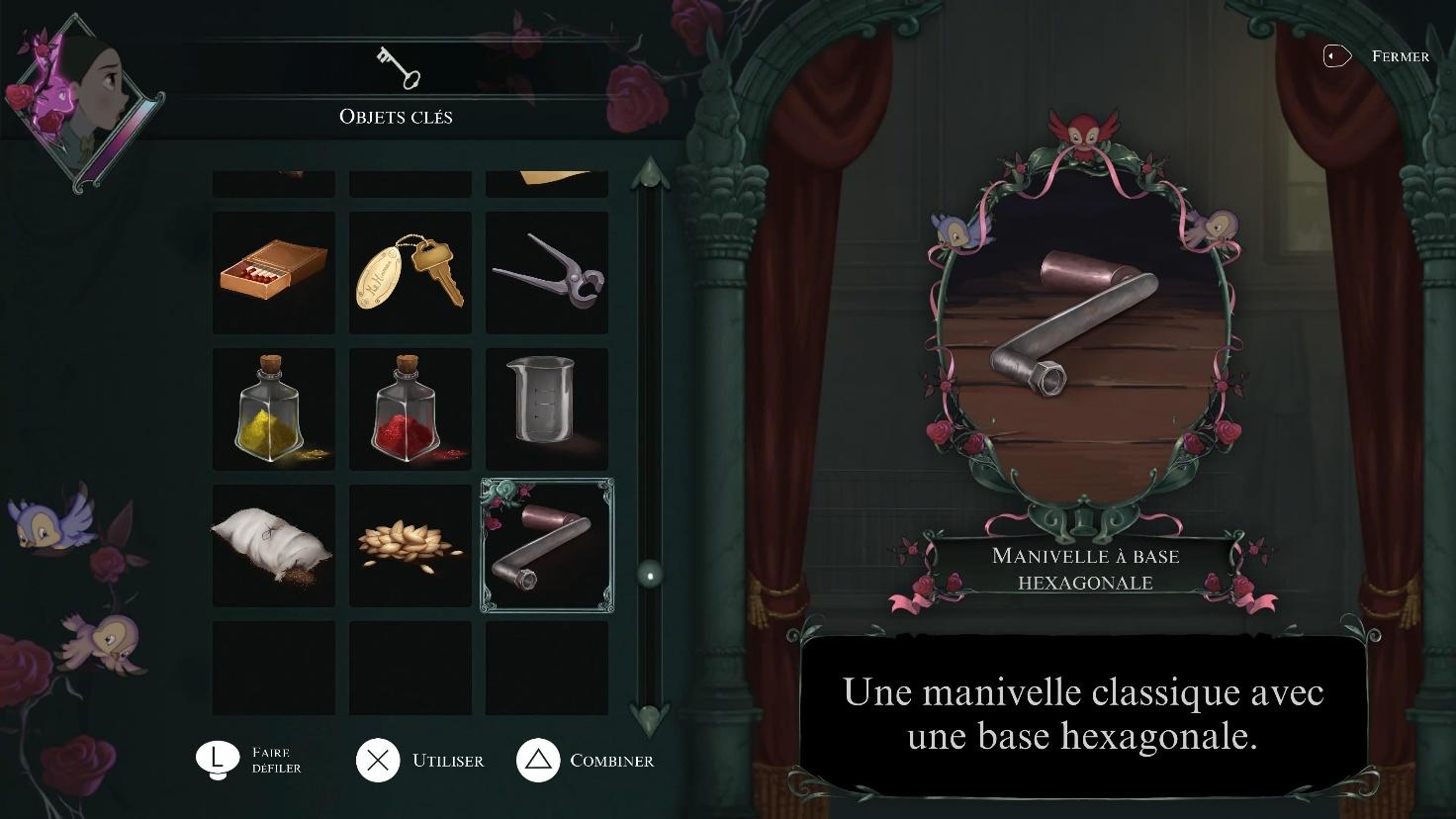Pick the red powder flask

point(410,409)
